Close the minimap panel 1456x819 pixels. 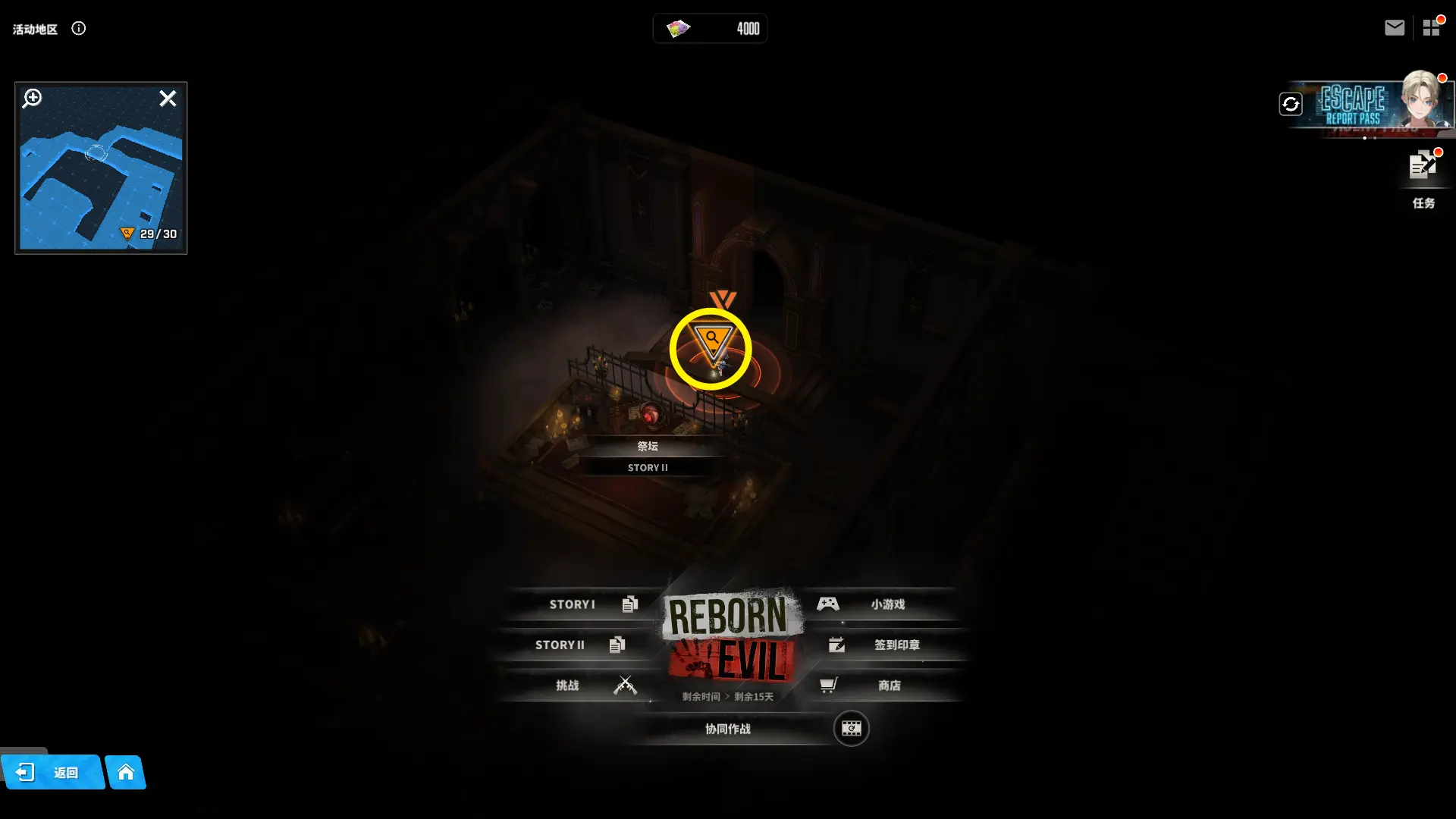[168, 99]
